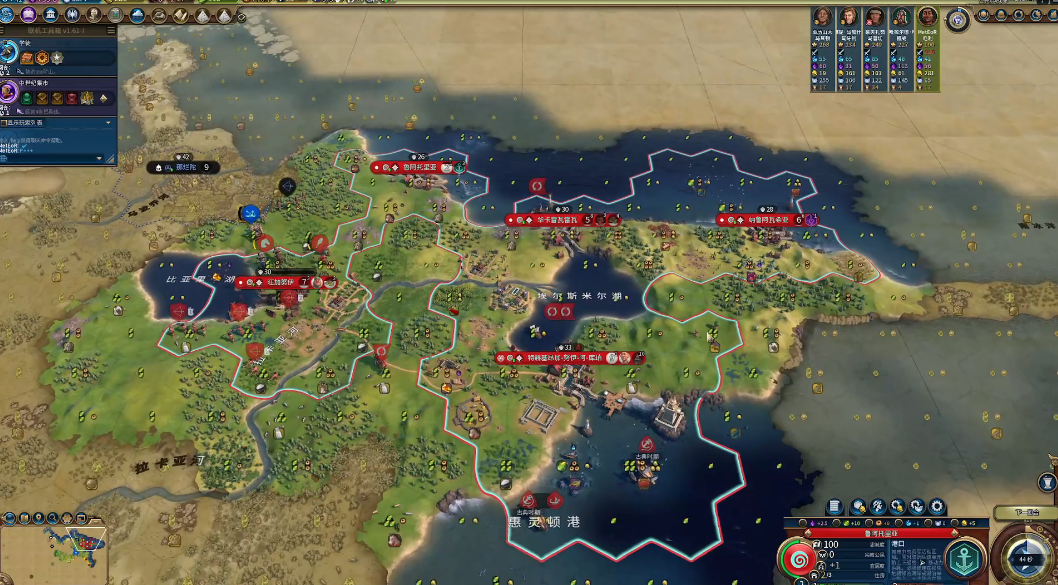Open the civics tree button

29,15
